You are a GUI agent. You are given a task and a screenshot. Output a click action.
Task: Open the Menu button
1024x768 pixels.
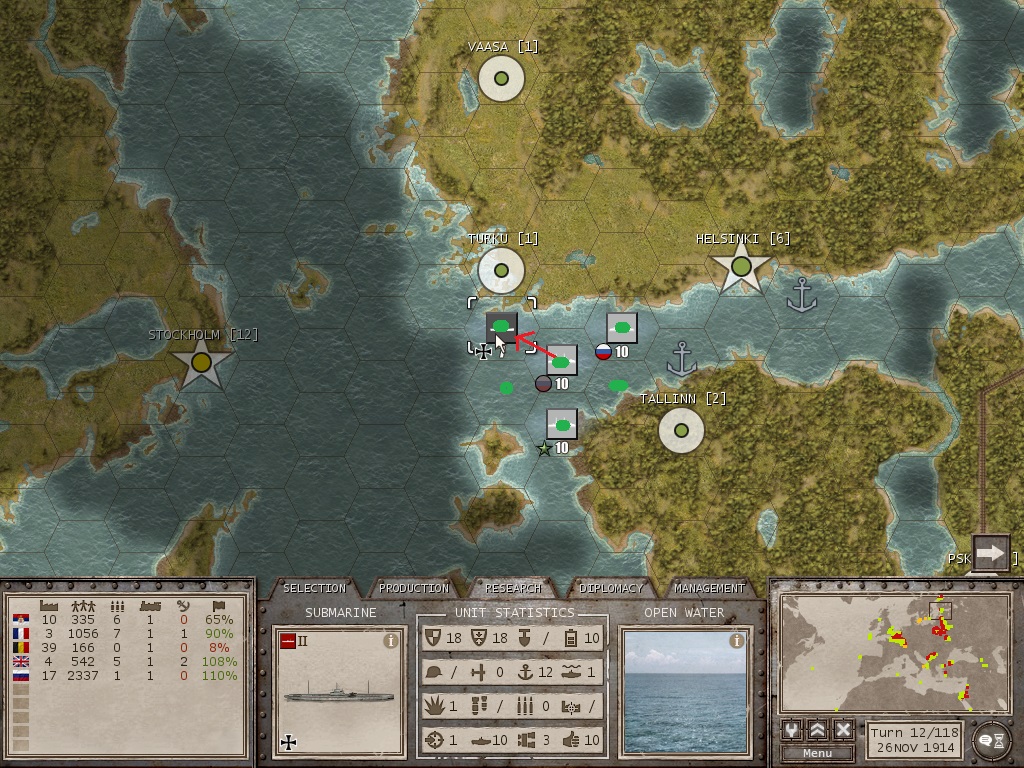pos(817,753)
